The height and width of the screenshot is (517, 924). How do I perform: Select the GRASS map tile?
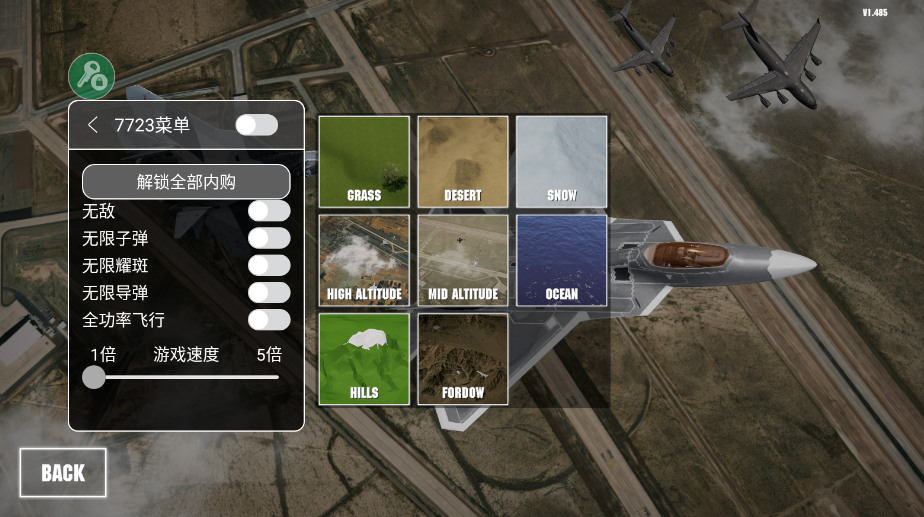[364, 161]
